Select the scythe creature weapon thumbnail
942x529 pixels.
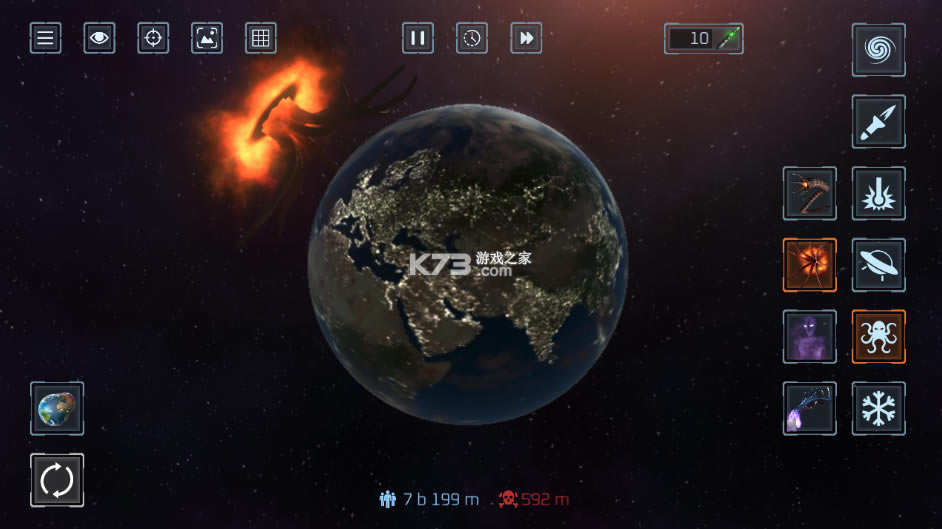point(810,193)
